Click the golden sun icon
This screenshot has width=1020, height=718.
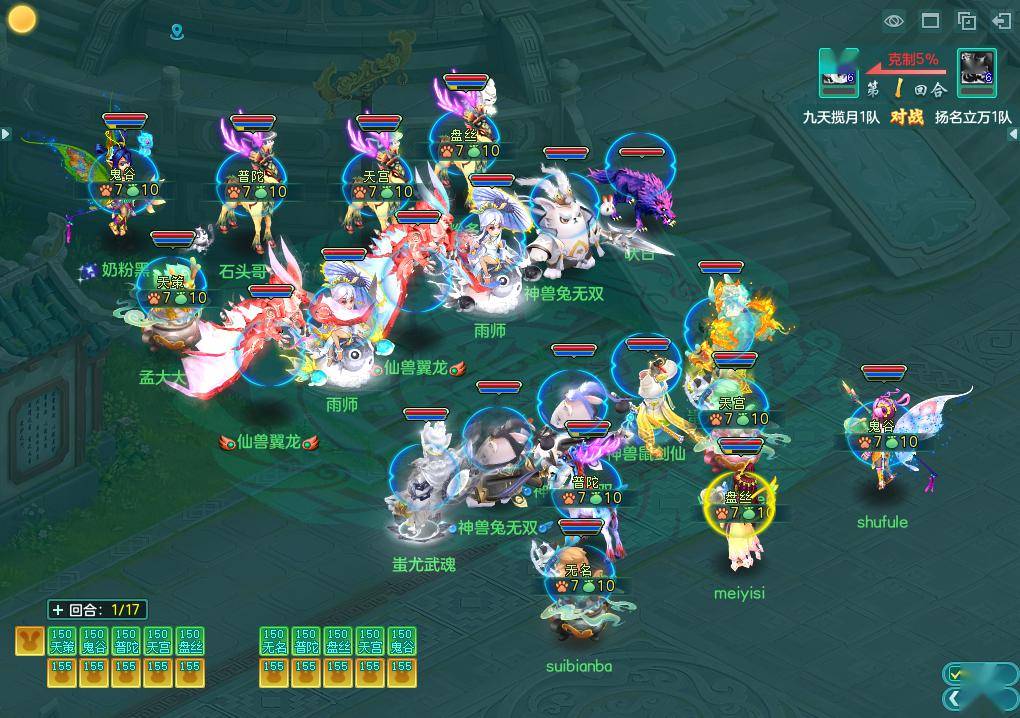point(22,18)
